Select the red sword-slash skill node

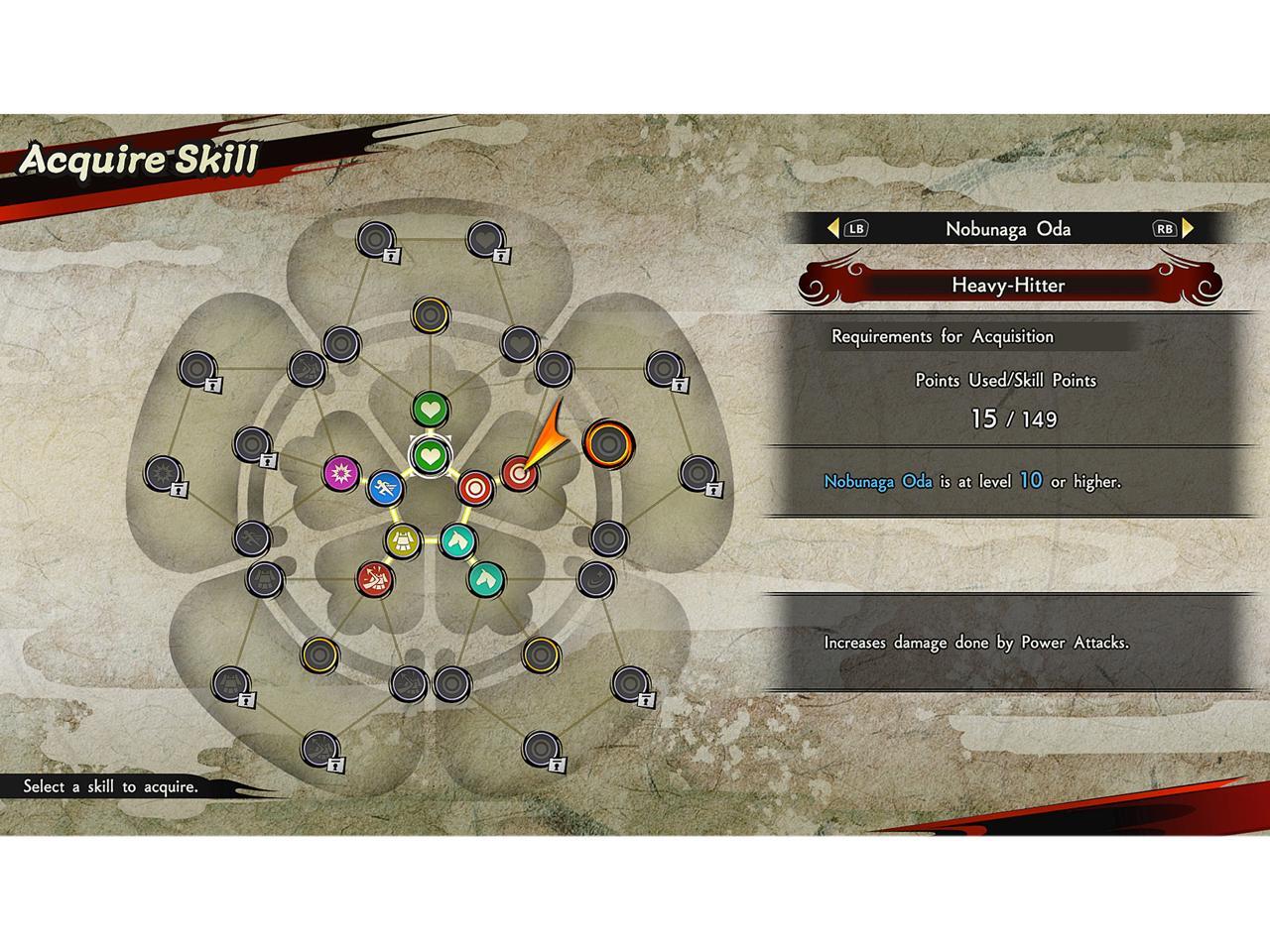(x=375, y=578)
